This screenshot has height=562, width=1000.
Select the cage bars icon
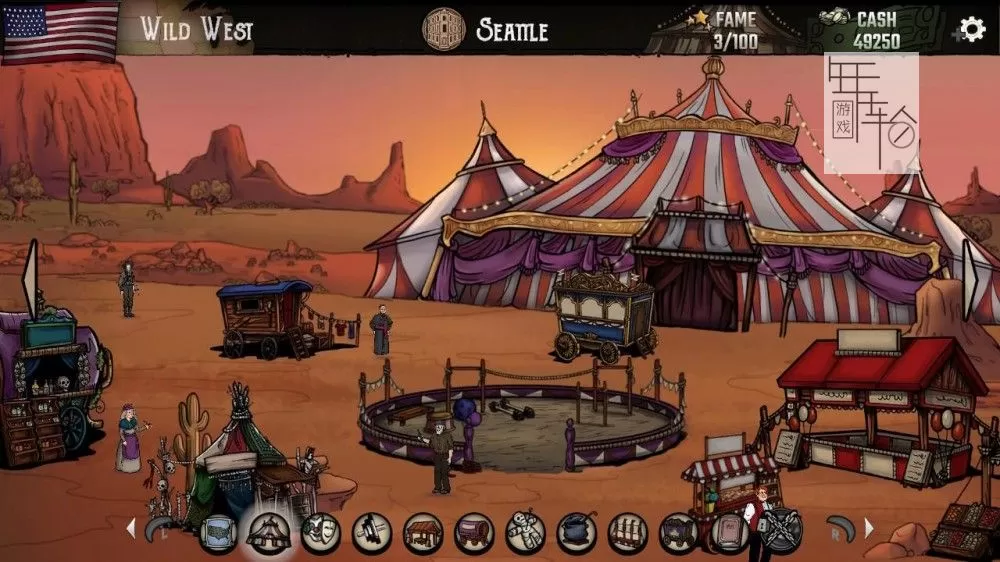click(x=627, y=533)
